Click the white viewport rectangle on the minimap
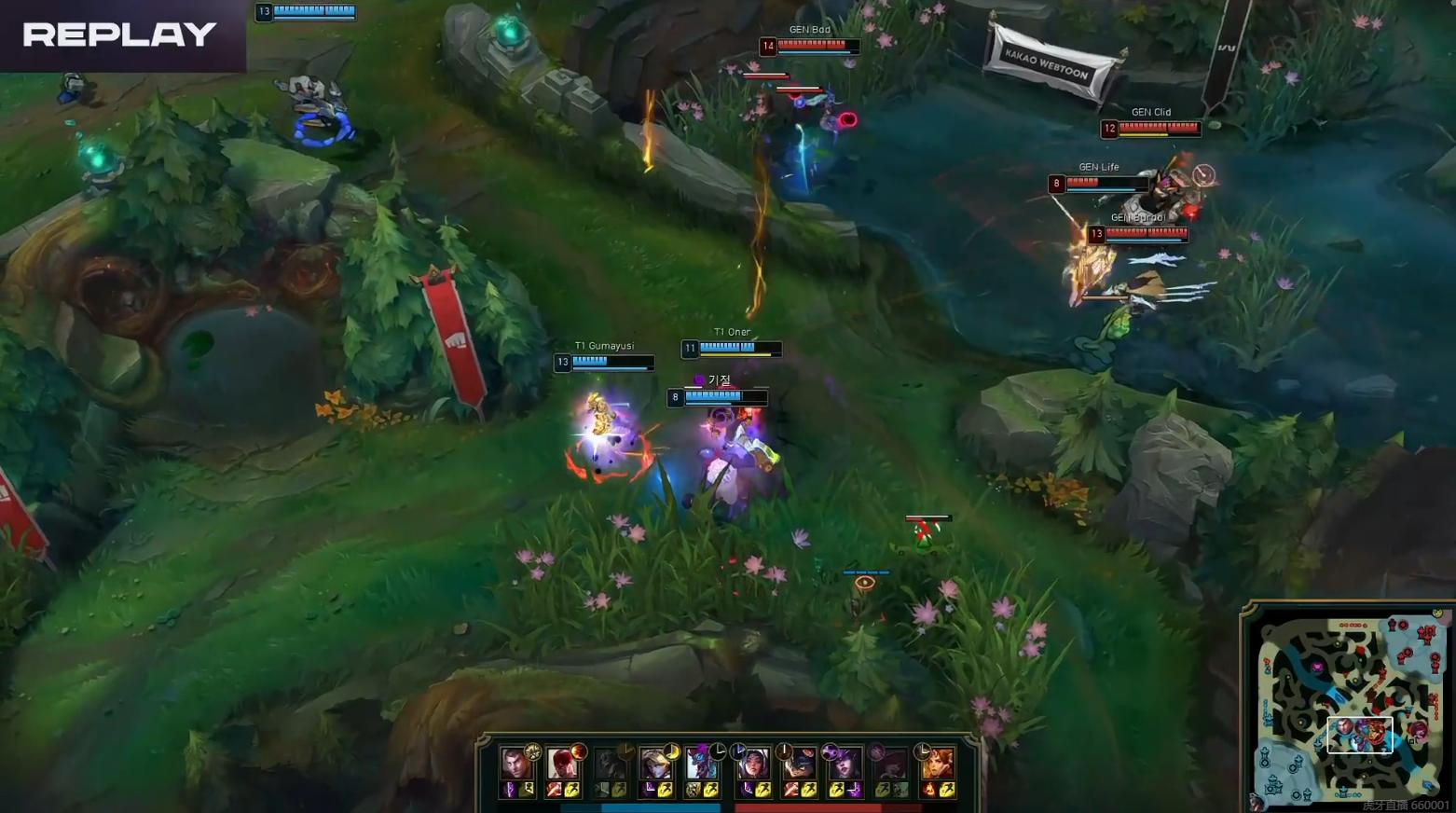Viewport: 1456px width, 813px height. 1359,734
